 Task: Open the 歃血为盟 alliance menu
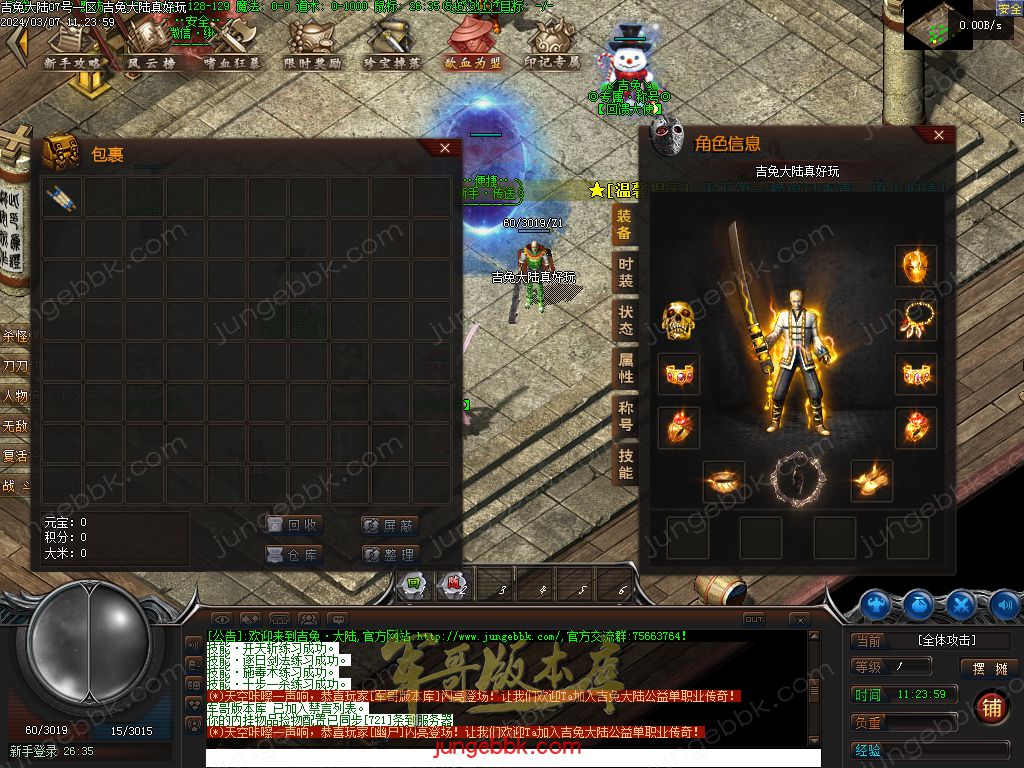(473, 46)
